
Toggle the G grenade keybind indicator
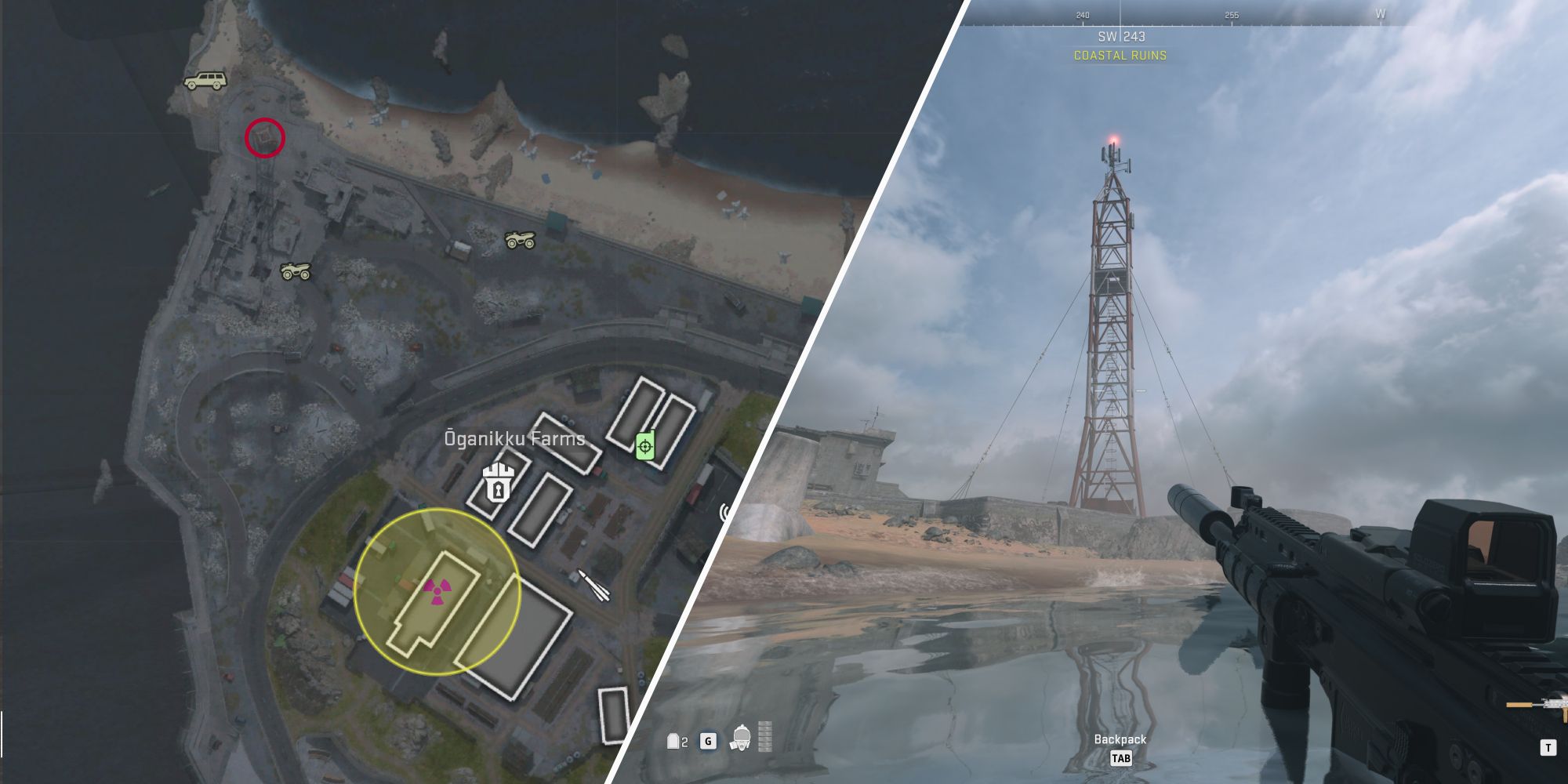(x=708, y=742)
